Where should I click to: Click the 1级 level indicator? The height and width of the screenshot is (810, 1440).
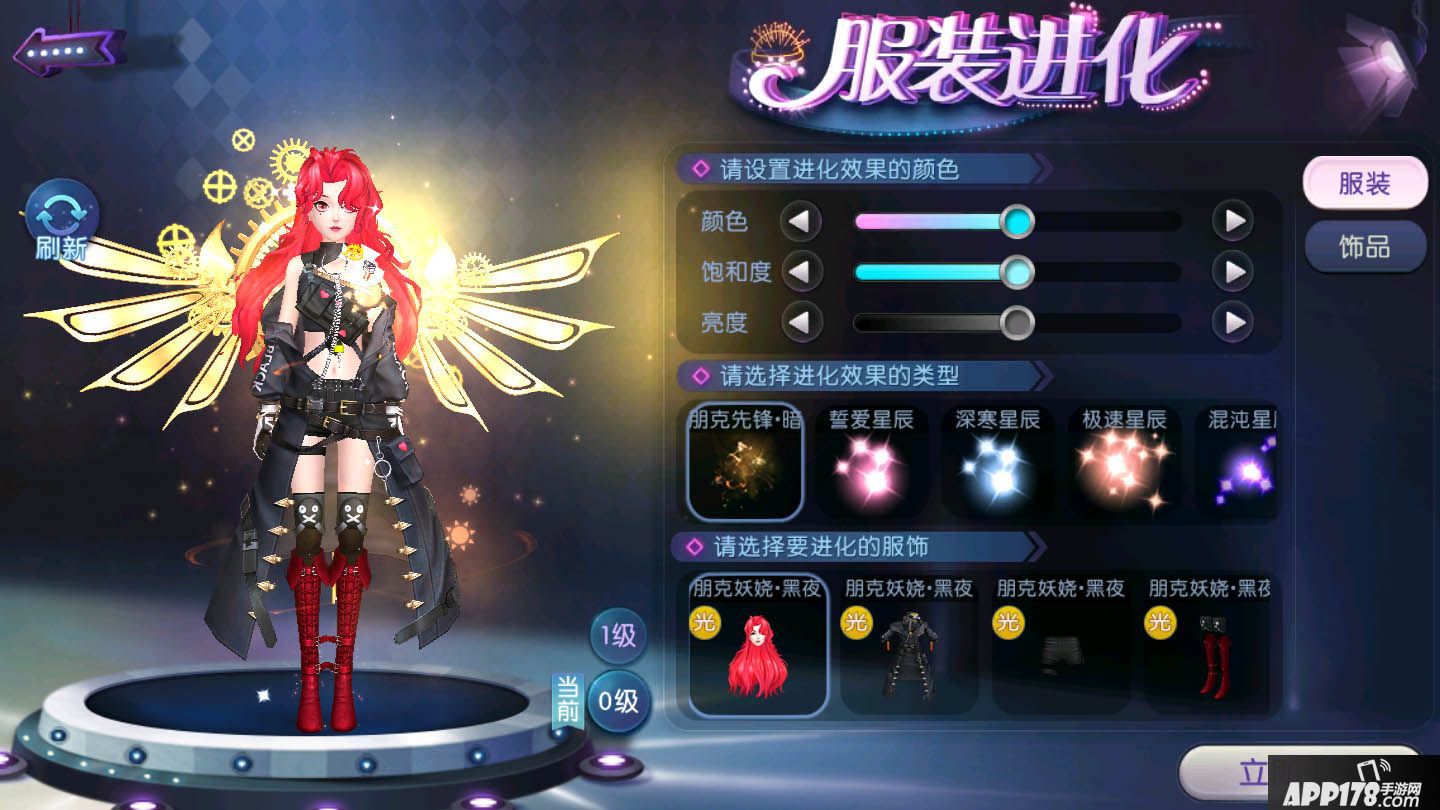click(x=617, y=637)
